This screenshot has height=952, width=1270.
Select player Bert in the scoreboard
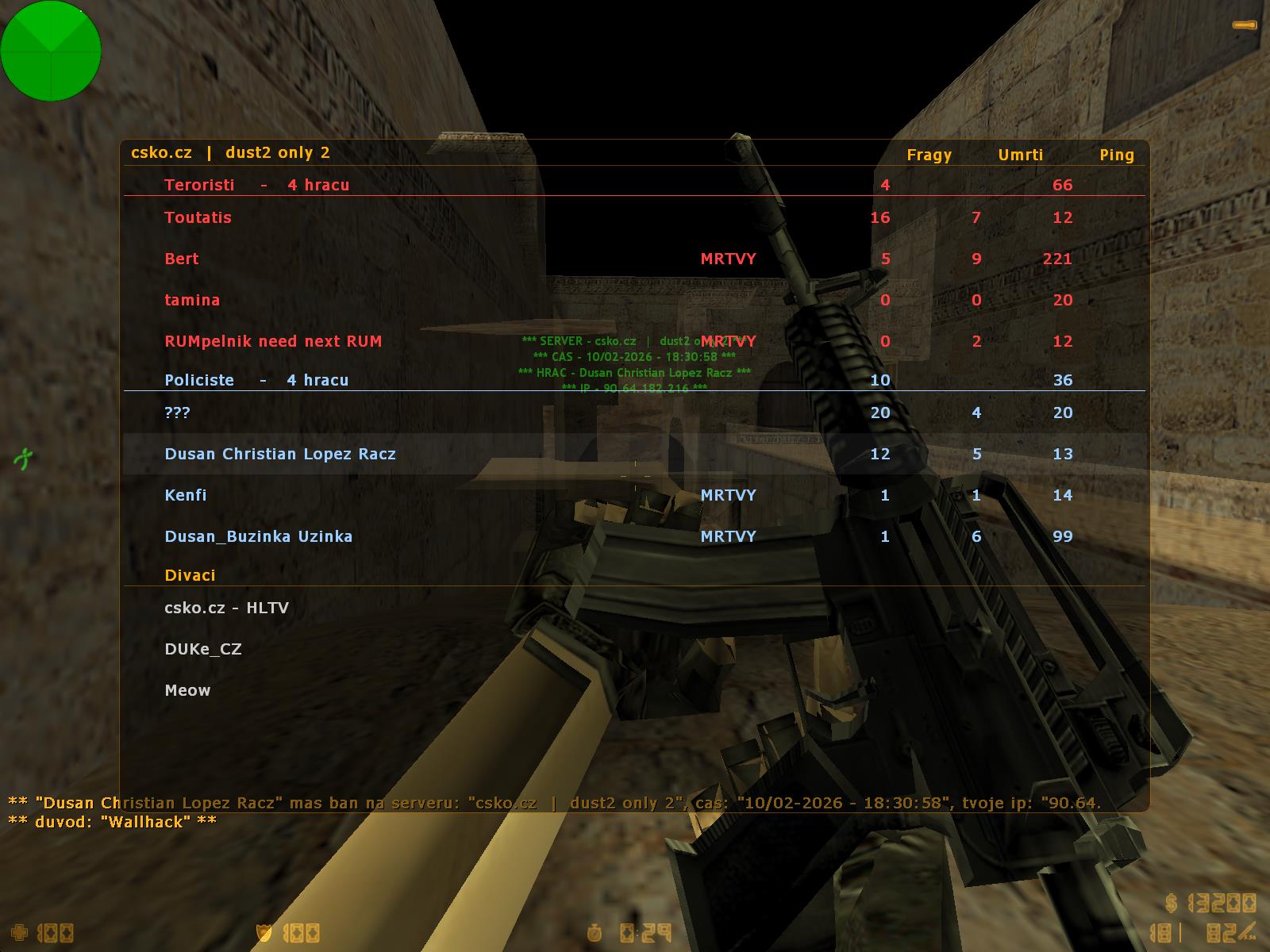(x=182, y=259)
